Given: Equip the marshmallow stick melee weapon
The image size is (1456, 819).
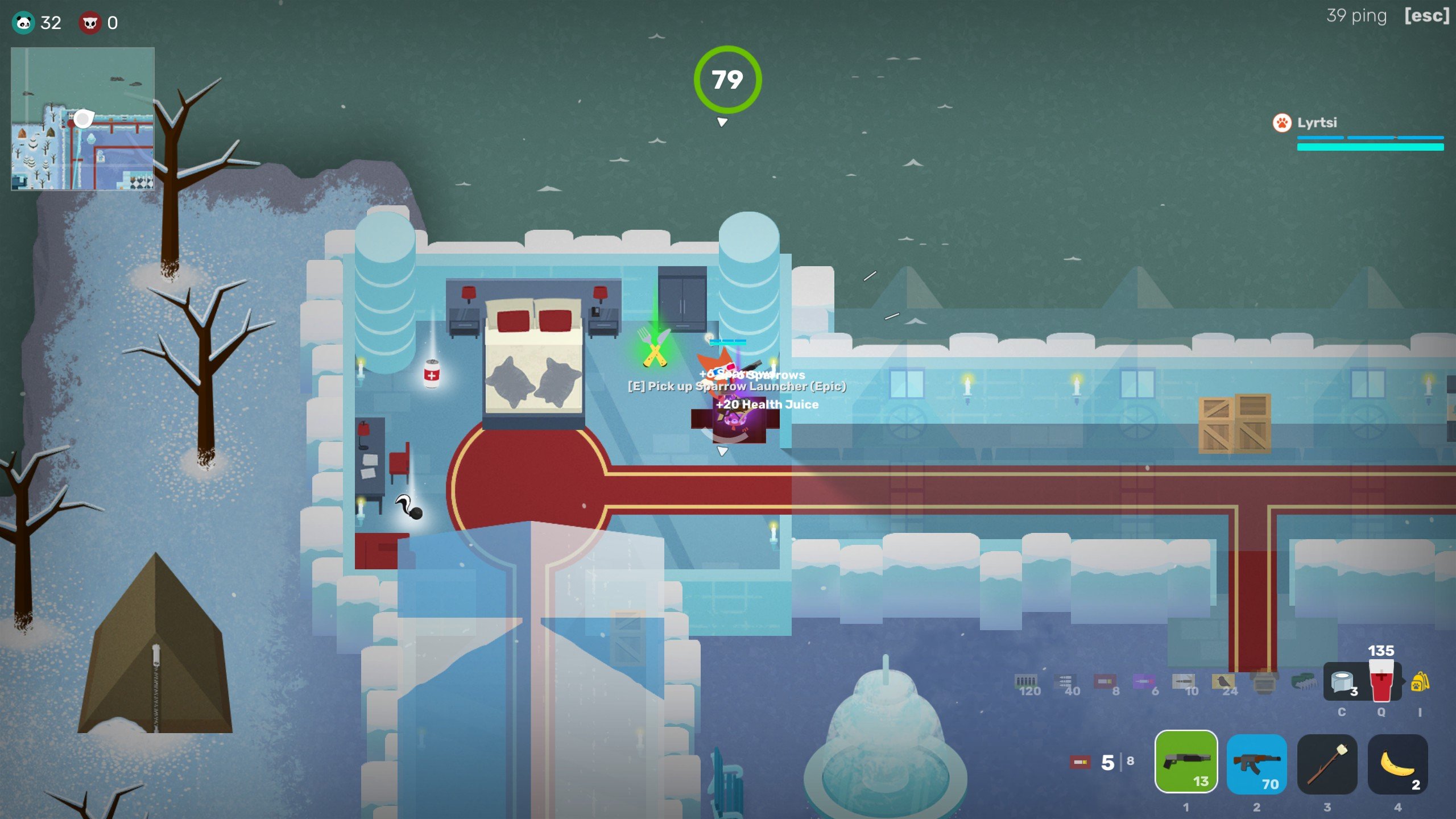Looking at the screenshot, I should 1327,763.
